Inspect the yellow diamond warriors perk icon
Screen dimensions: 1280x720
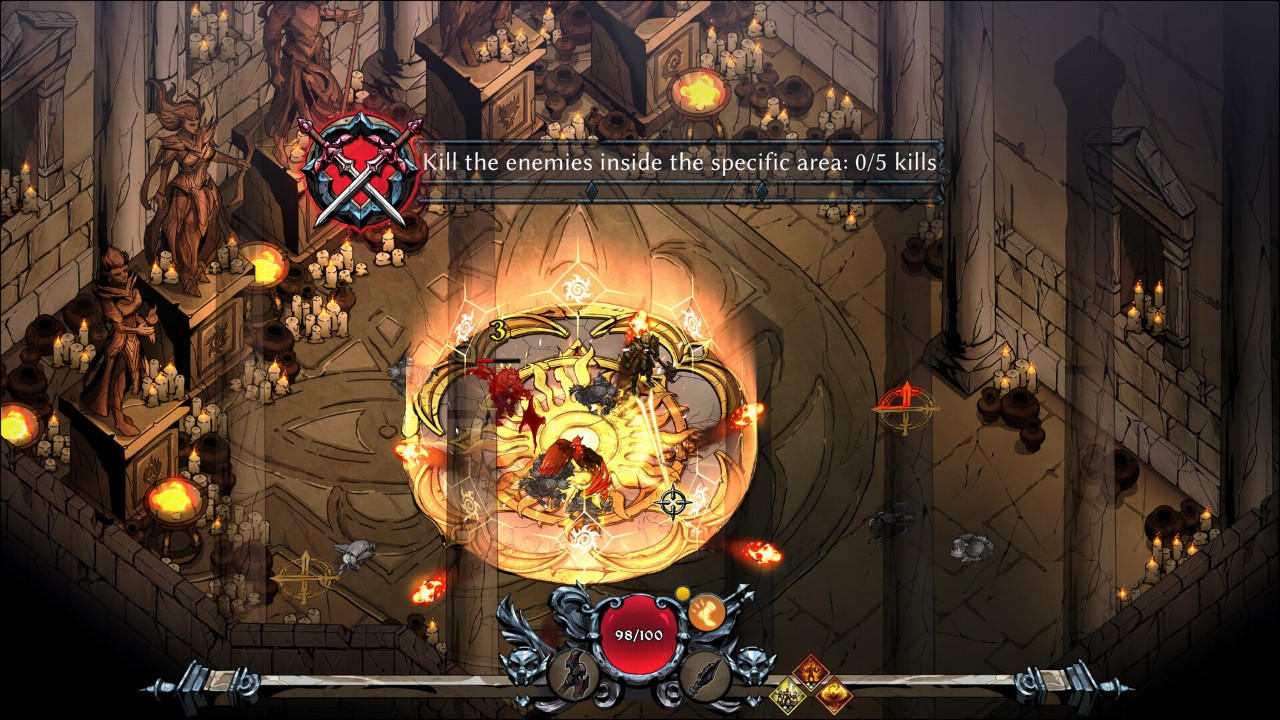pos(787,691)
